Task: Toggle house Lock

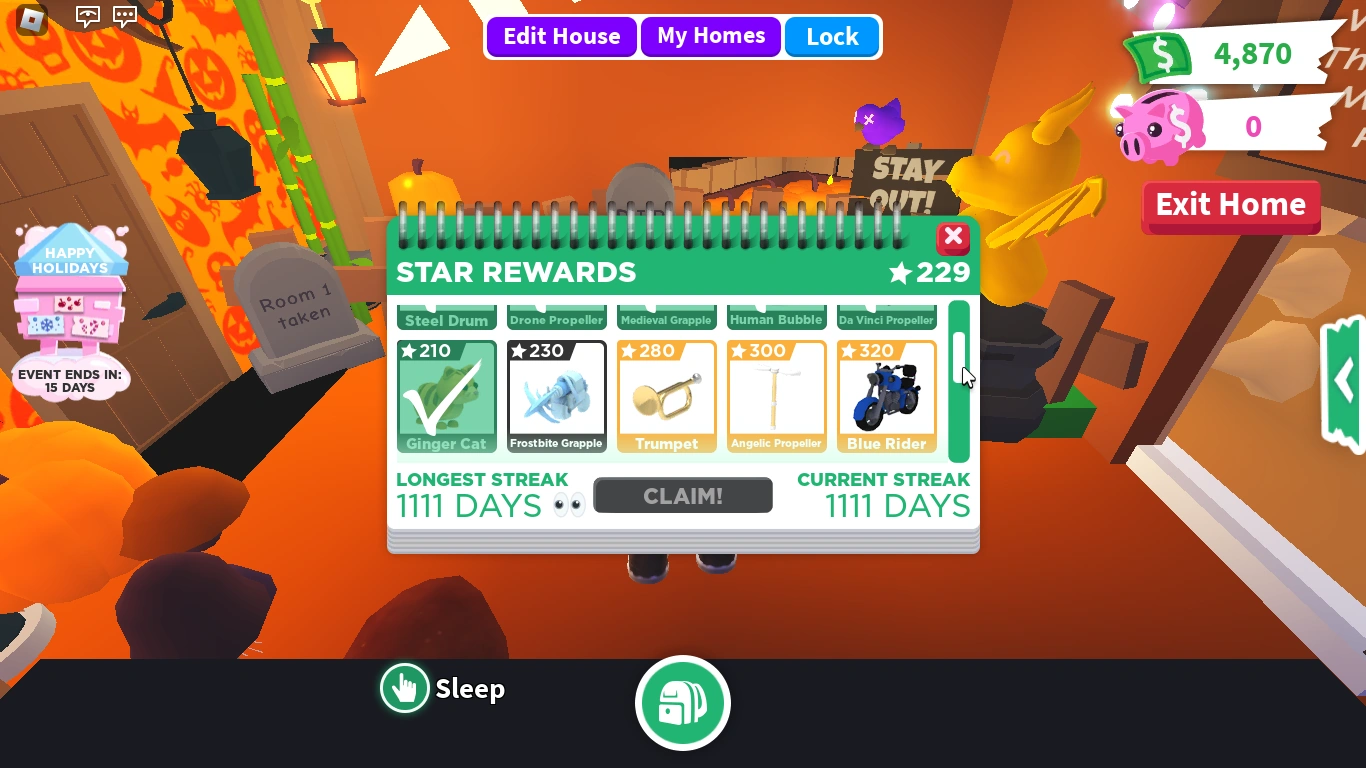Action: (832, 37)
